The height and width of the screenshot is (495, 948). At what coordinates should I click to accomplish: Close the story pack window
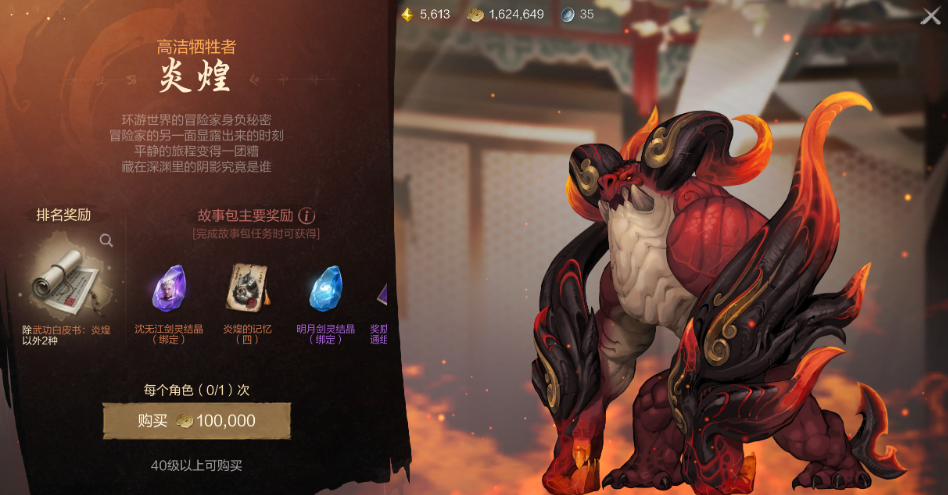[x=930, y=16]
